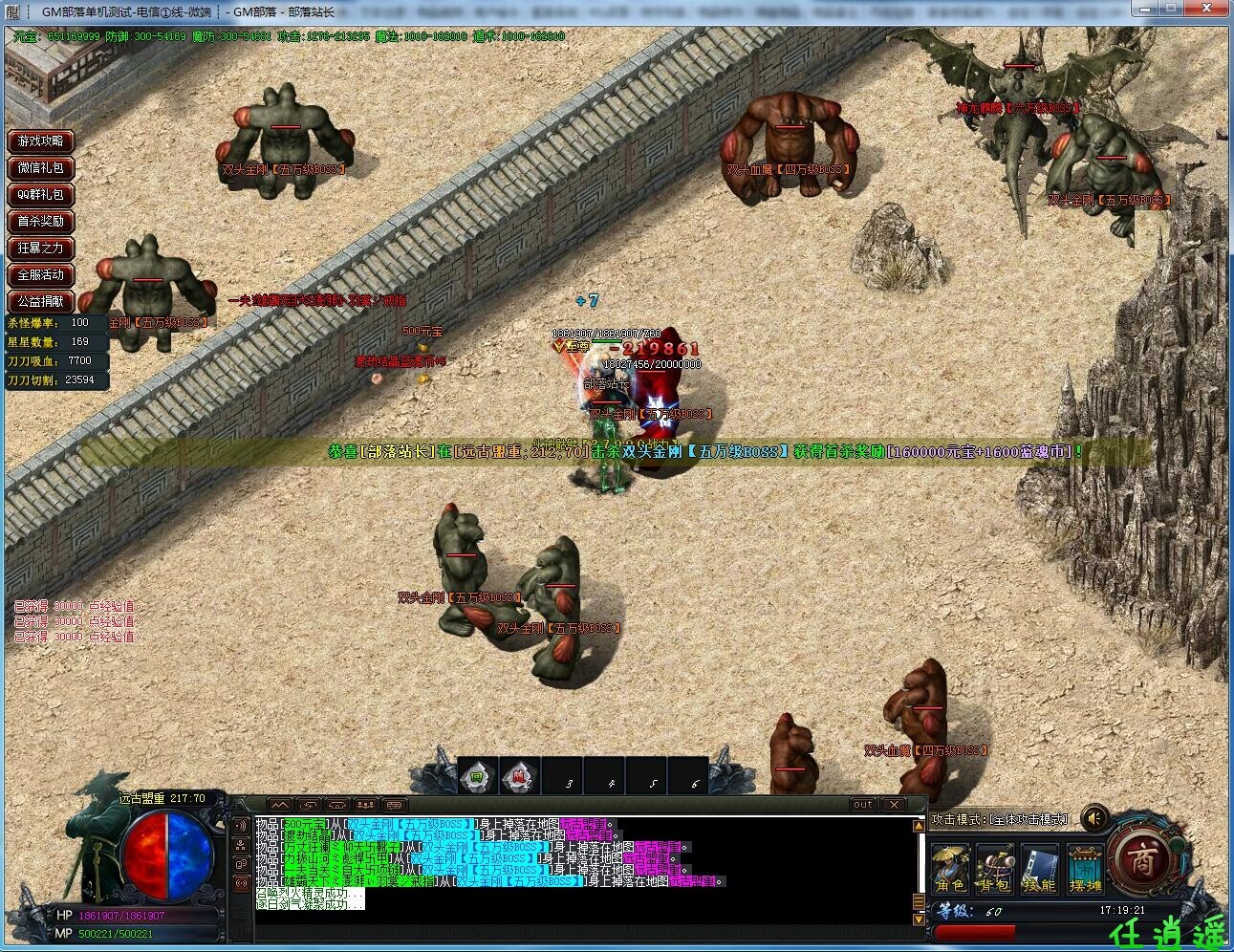Mute game sound with the speaker icon
This screenshot has width=1234, height=952.
point(1093,817)
